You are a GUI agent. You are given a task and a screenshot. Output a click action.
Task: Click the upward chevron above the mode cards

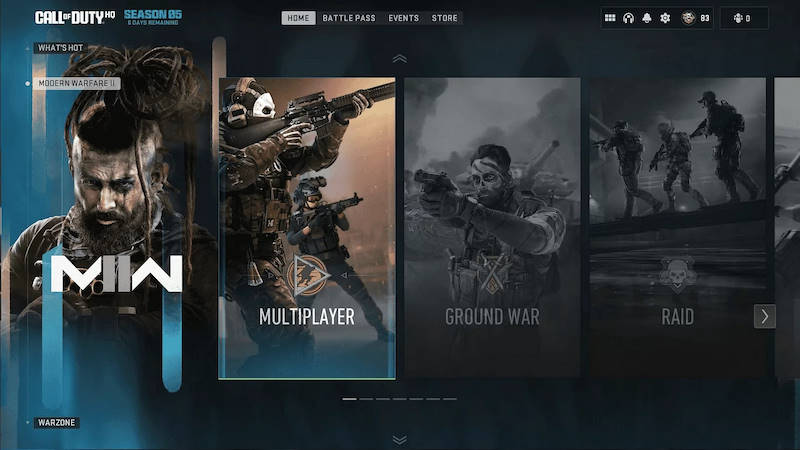(x=400, y=59)
